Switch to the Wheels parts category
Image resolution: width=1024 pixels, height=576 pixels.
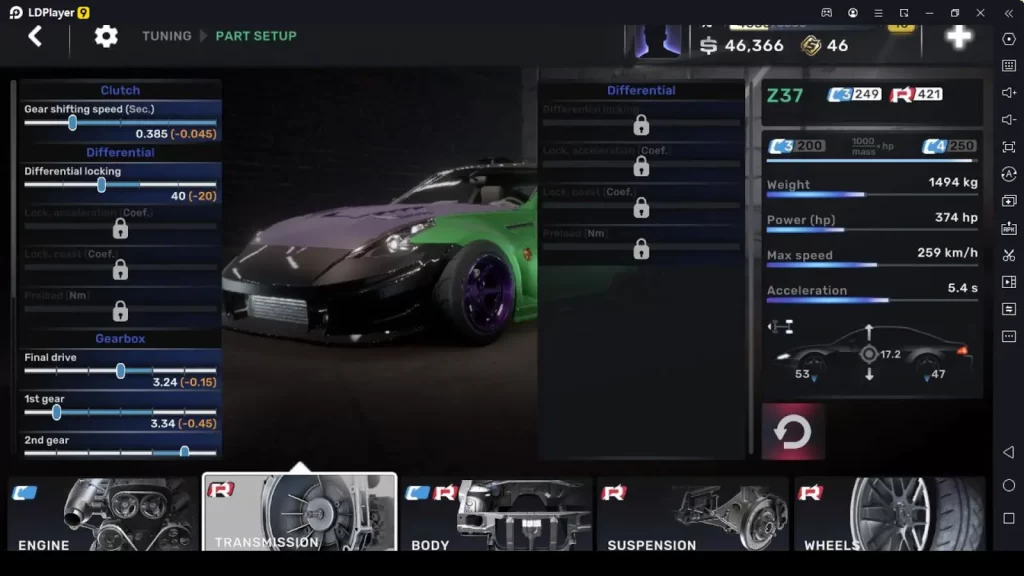click(889, 514)
